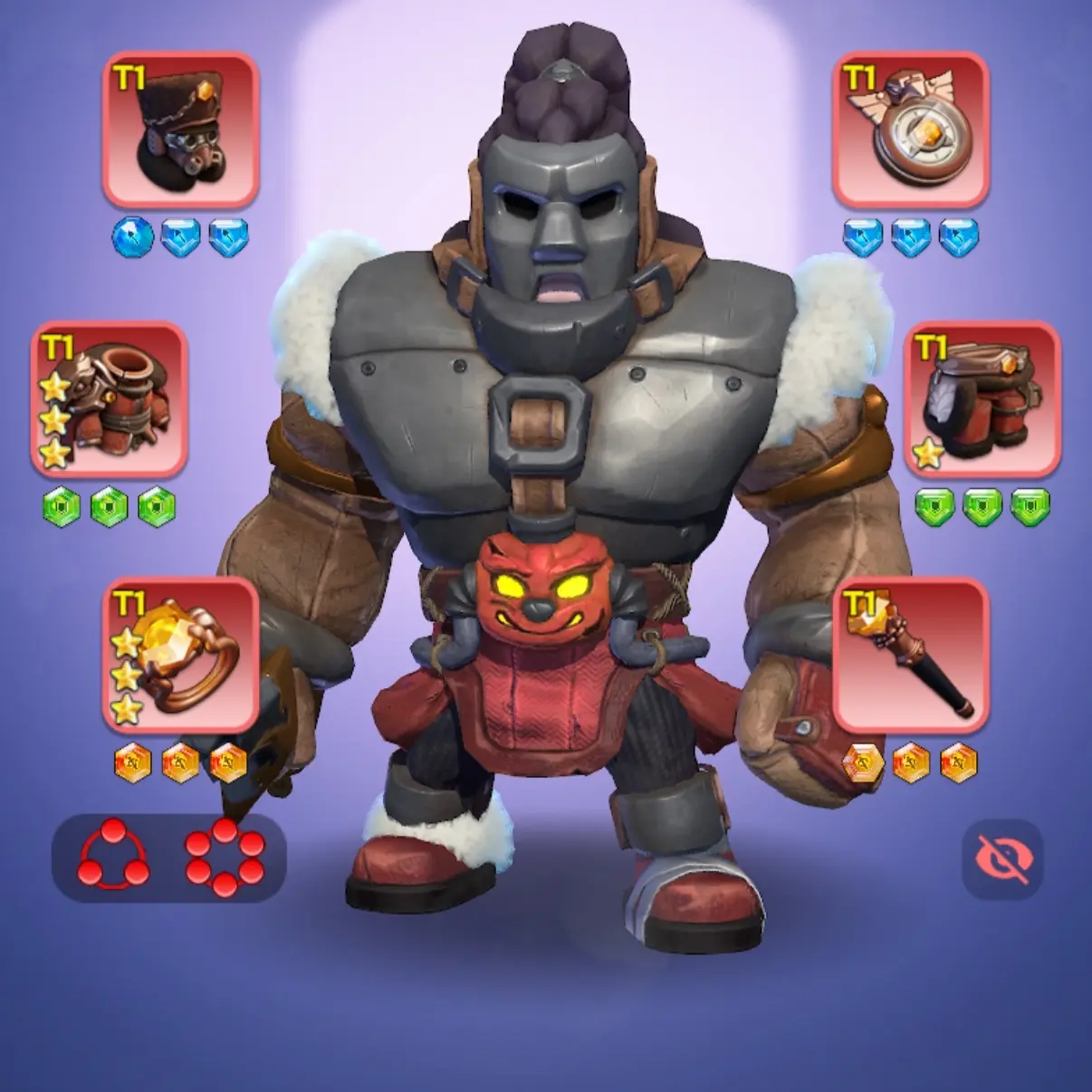
Task: Activate the six-dot circle icon
Action: pyautogui.click(x=225, y=857)
